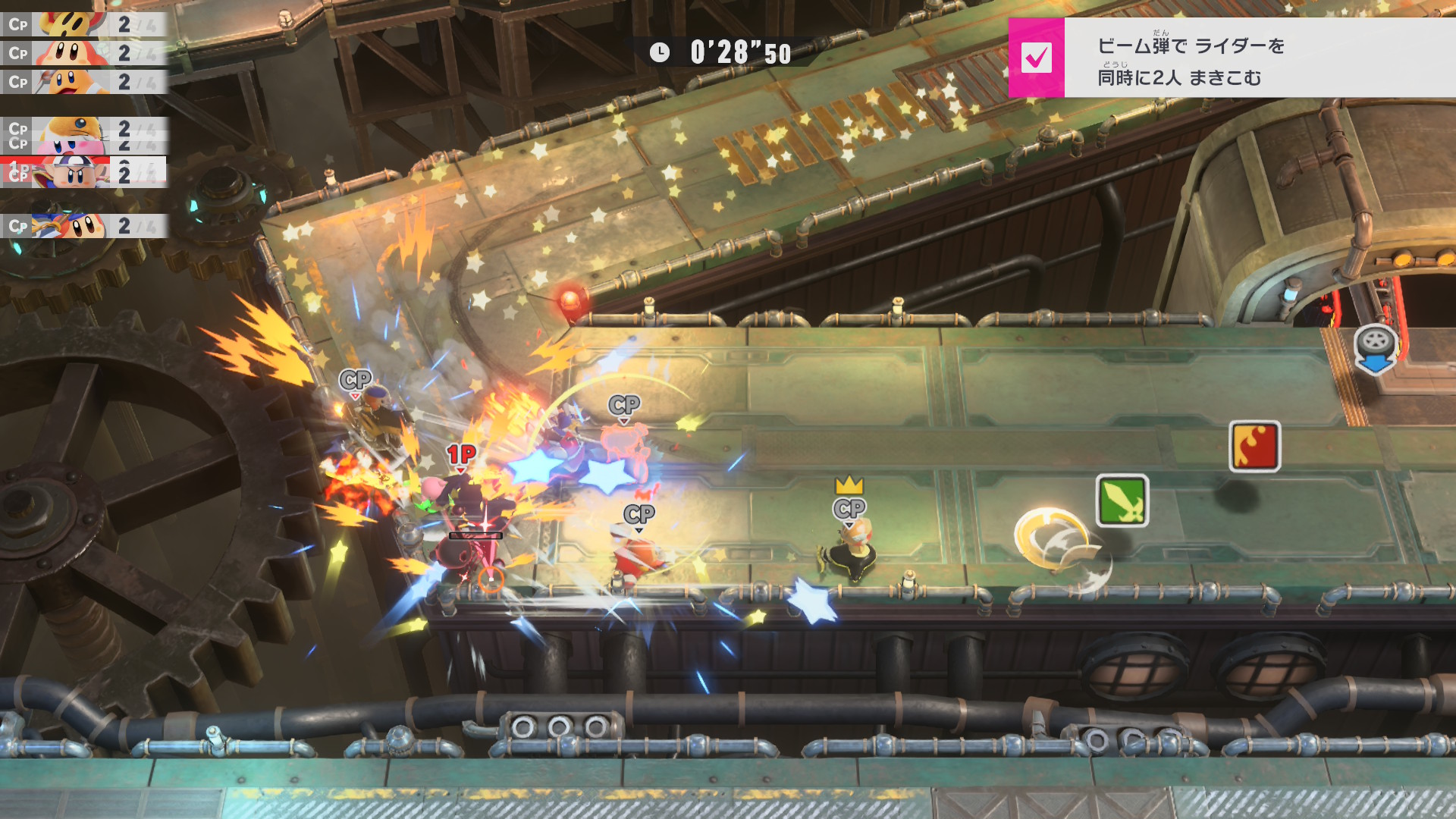The image size is (1456, 819).
Task: Click the pink mission checkmark box
Action: click(1036, 58)
